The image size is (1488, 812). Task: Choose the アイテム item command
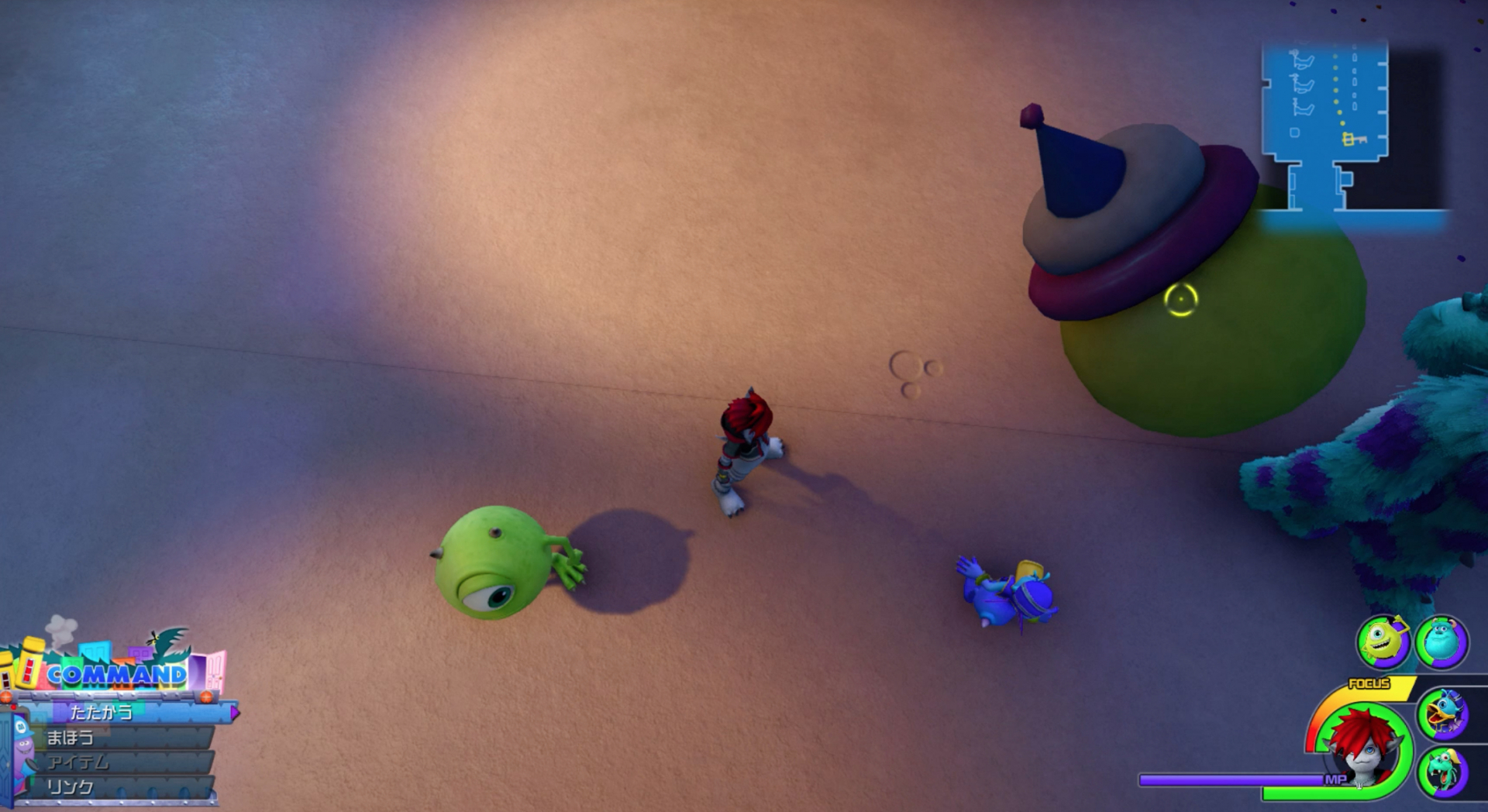click(79, 762)
